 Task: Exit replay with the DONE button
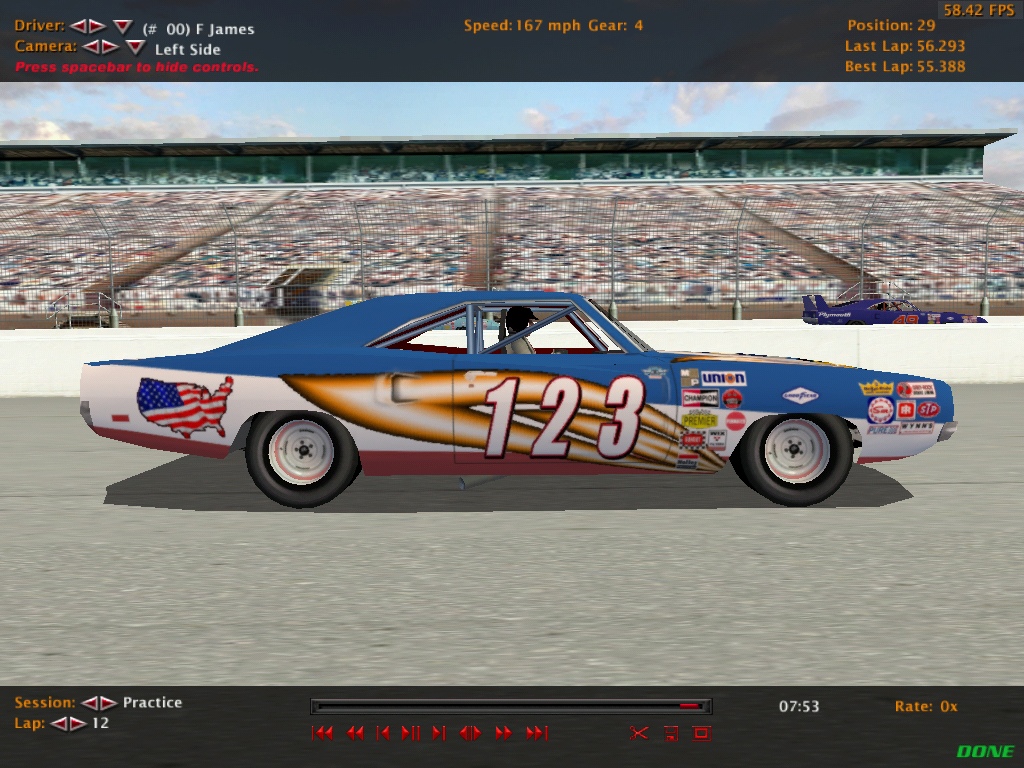tap(985, 752)
